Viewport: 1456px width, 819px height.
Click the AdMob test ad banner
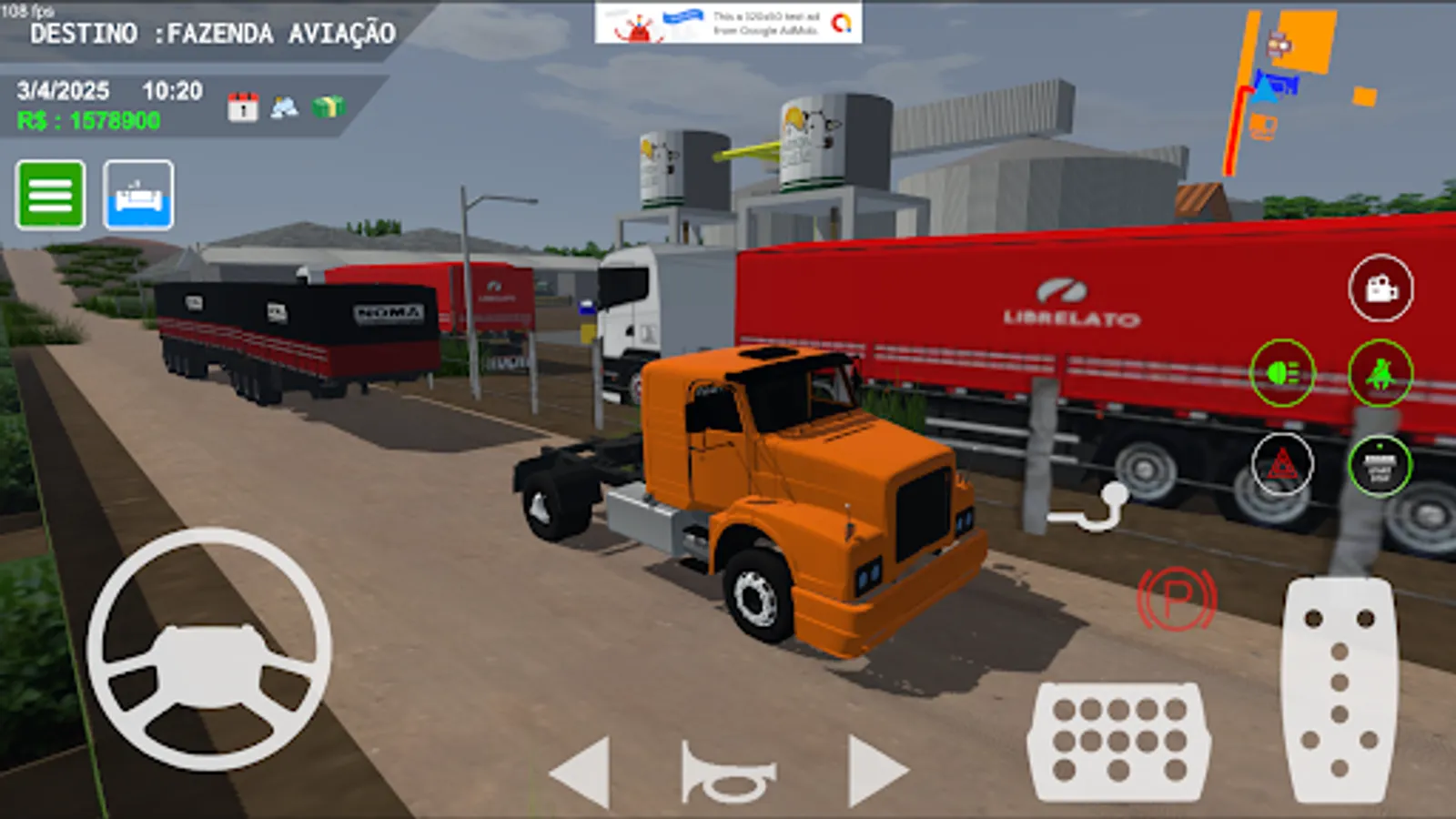point(728,24)
